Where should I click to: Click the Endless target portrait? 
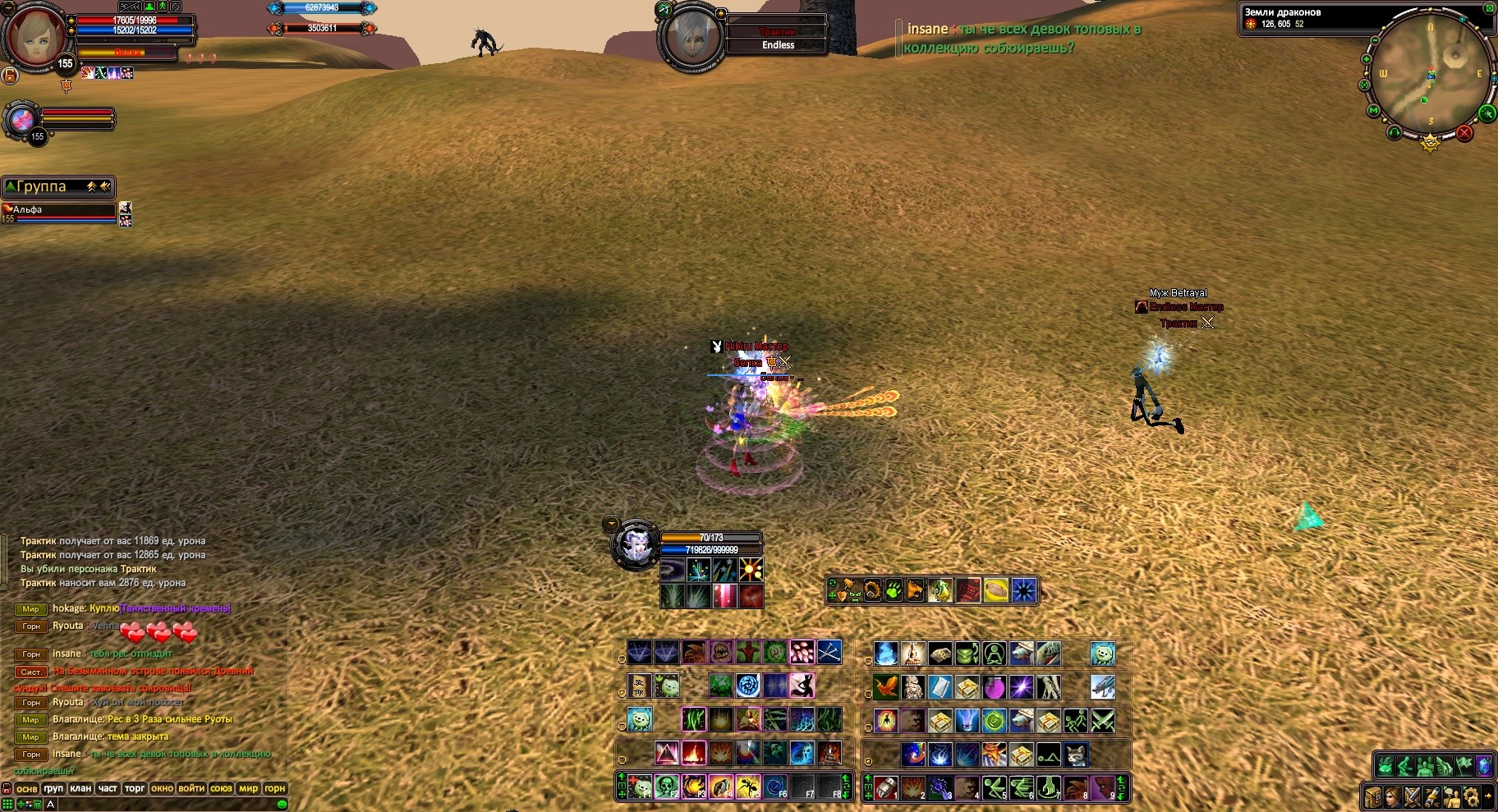[693, 37]
